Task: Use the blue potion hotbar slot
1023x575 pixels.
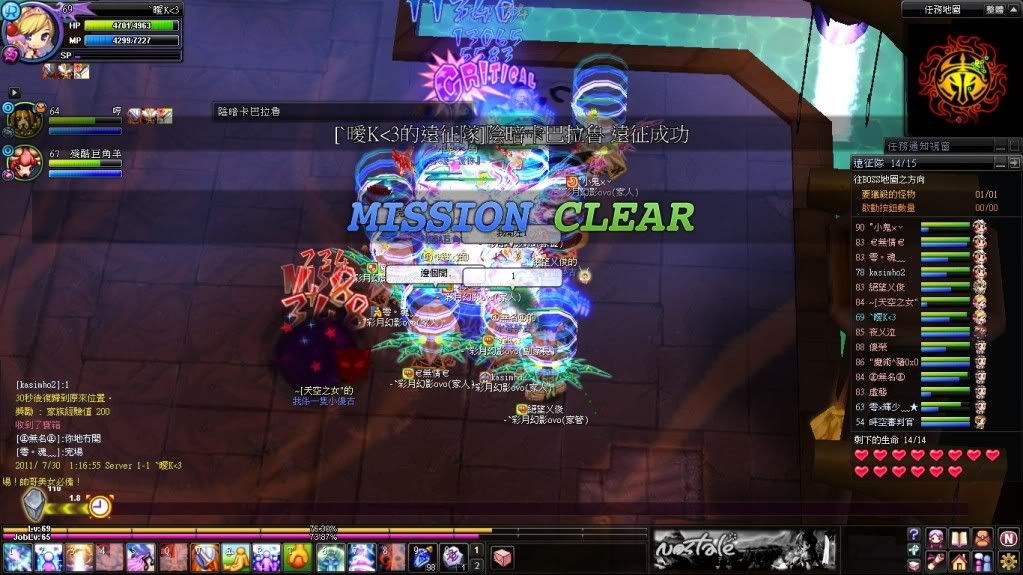Action: click(423, 557)
